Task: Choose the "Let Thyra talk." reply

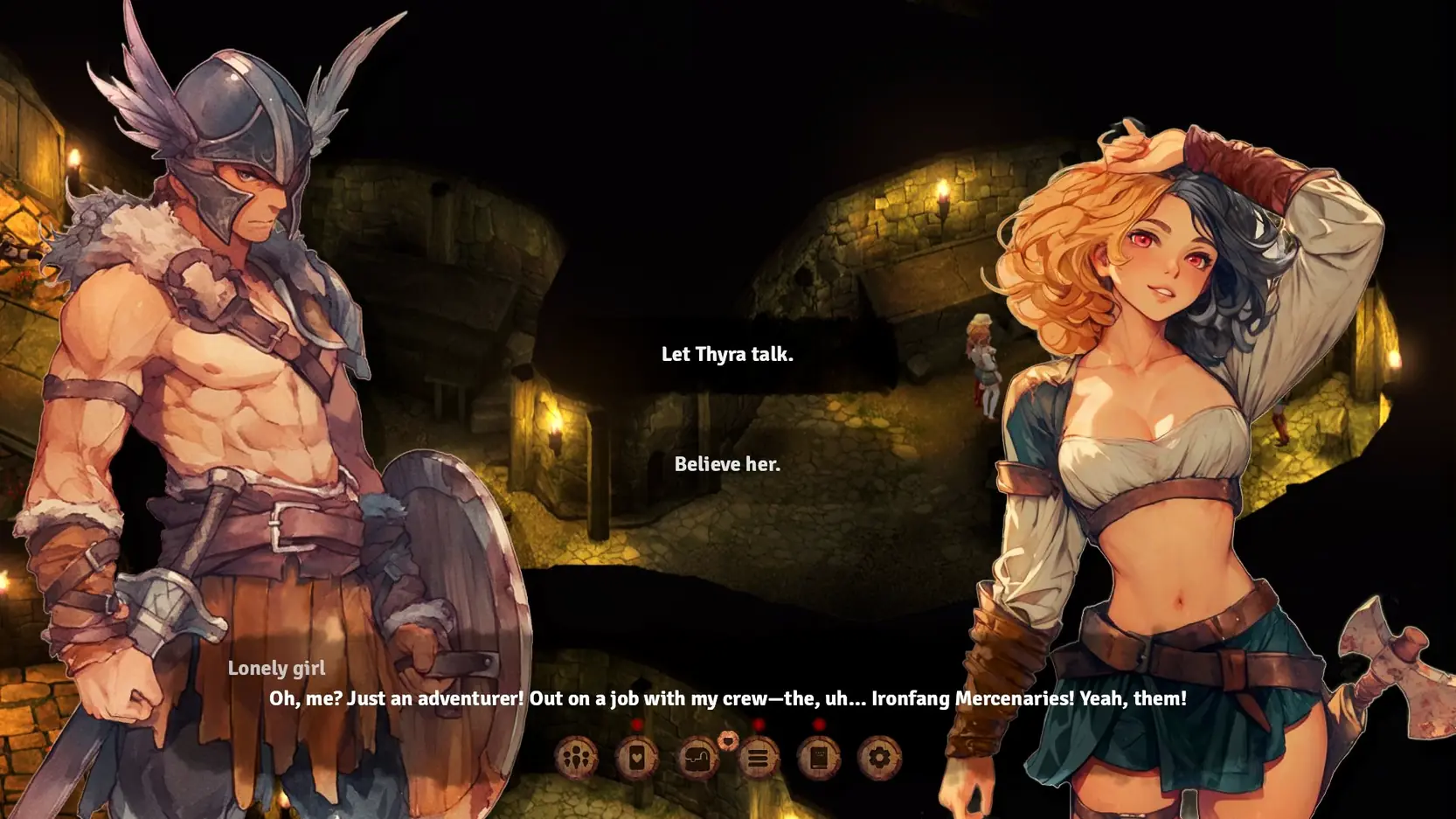Action: [x=726, y=354]
